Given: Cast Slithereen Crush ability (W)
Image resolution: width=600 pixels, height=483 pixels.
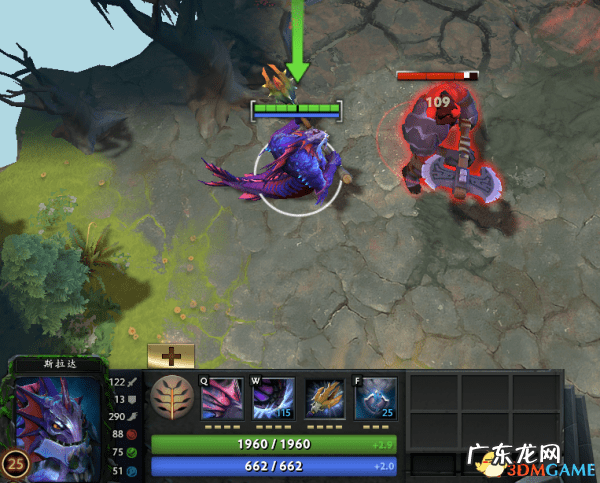Looking at the screenshot, I should coord(273,397).
